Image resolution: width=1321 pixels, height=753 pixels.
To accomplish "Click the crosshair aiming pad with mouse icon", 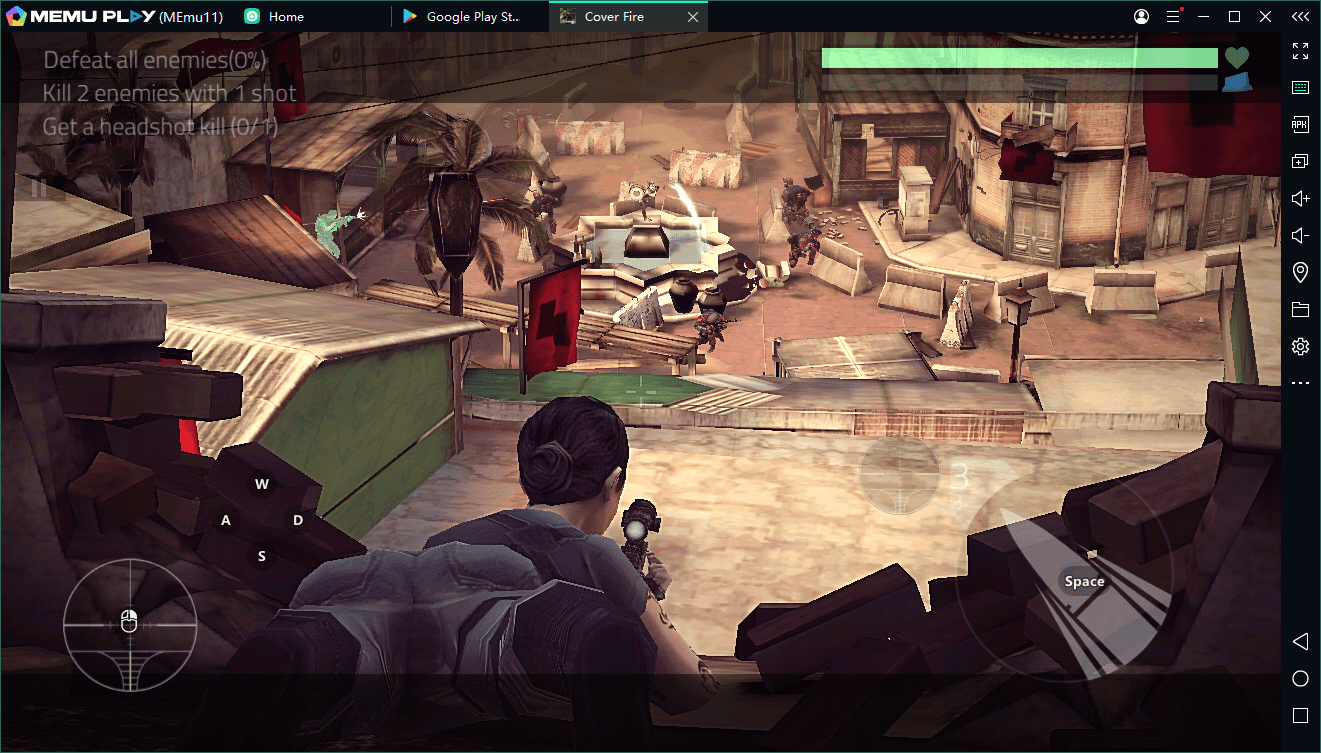I will click(129, 624).
